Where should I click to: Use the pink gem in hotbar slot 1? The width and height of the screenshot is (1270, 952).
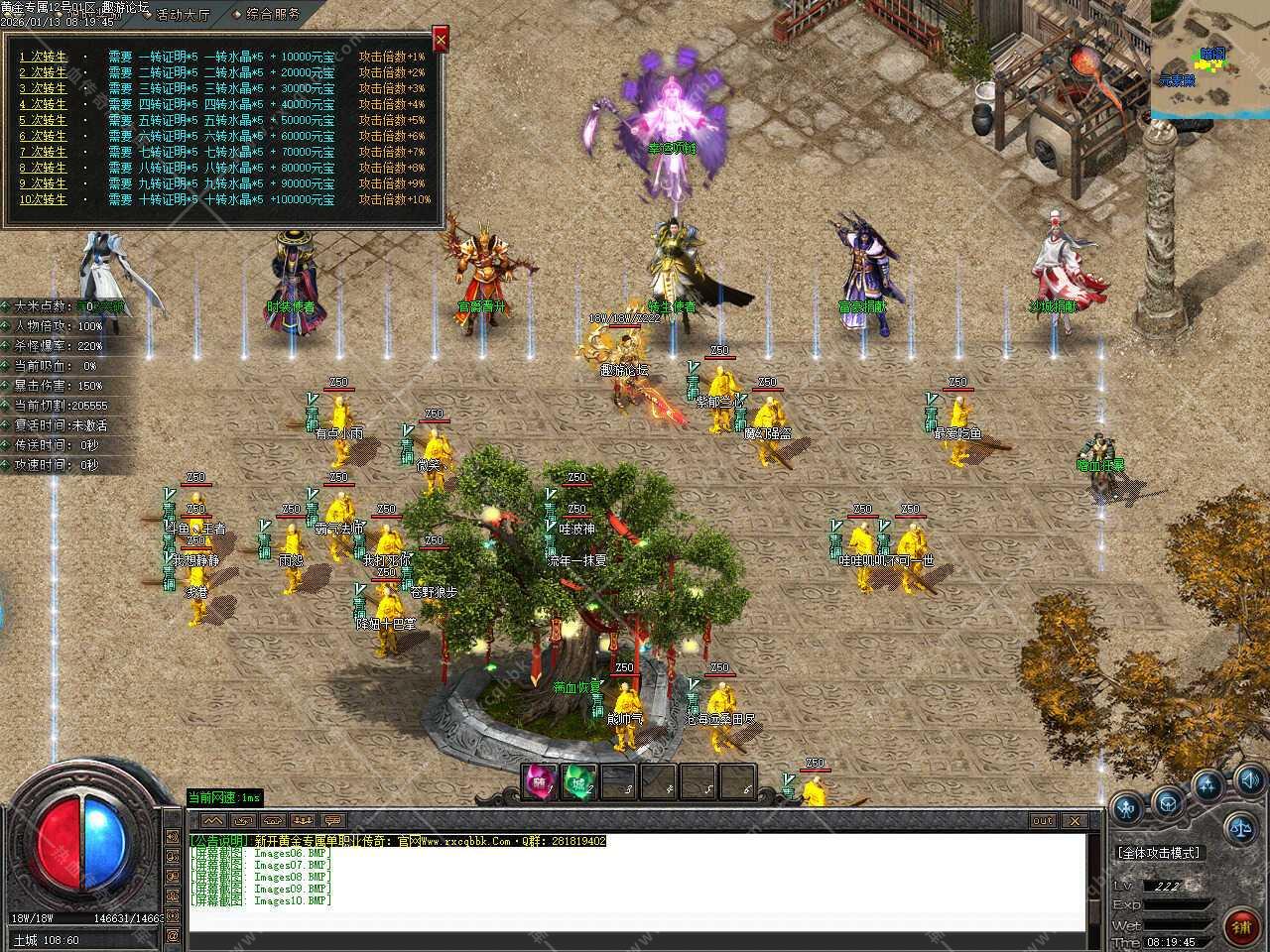coord(540,783)
